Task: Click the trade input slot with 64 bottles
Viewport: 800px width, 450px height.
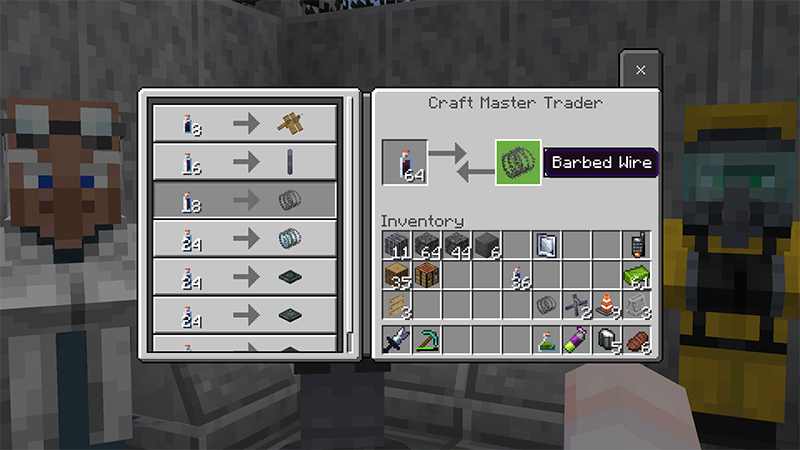Action: point(405,162)
